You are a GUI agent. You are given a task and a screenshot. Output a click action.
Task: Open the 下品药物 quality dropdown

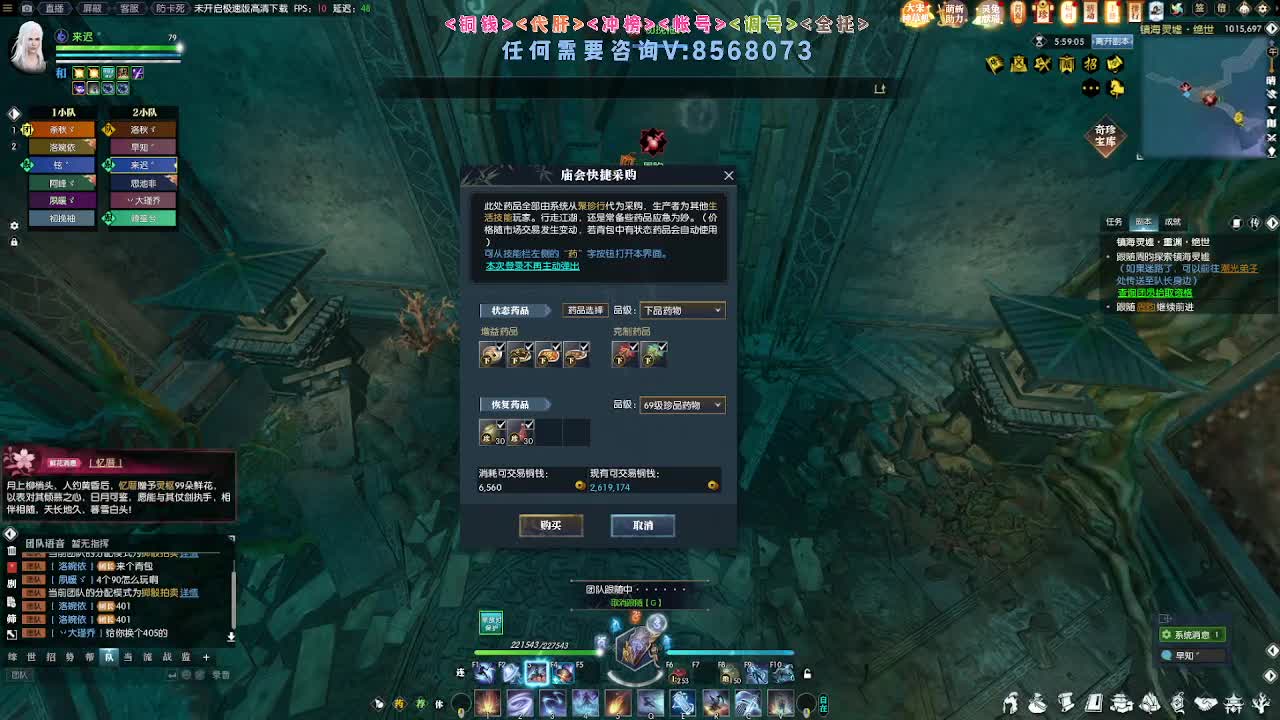pos(682,310)
